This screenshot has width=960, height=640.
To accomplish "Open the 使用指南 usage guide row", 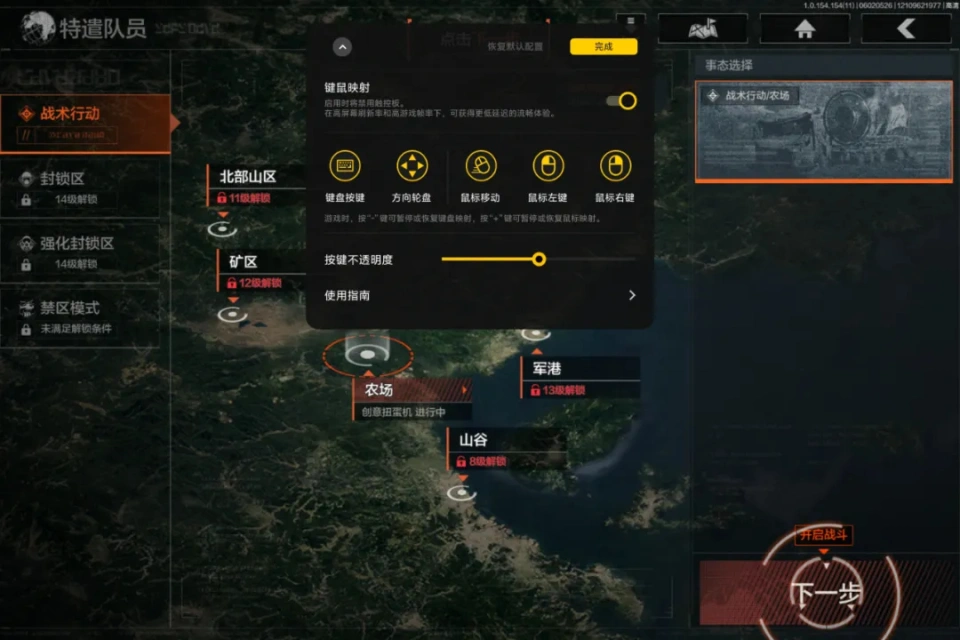I will pos(480,295).
